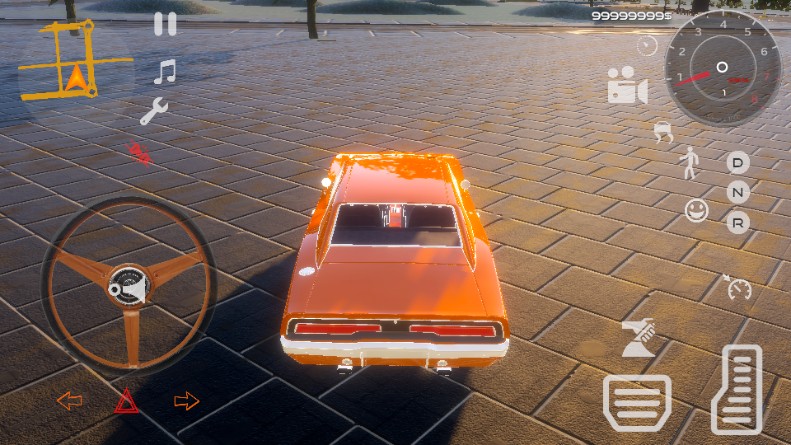791x445 pixels.
Task: Shift gear into Neutral (N)
Action: (x=738, y=192)
